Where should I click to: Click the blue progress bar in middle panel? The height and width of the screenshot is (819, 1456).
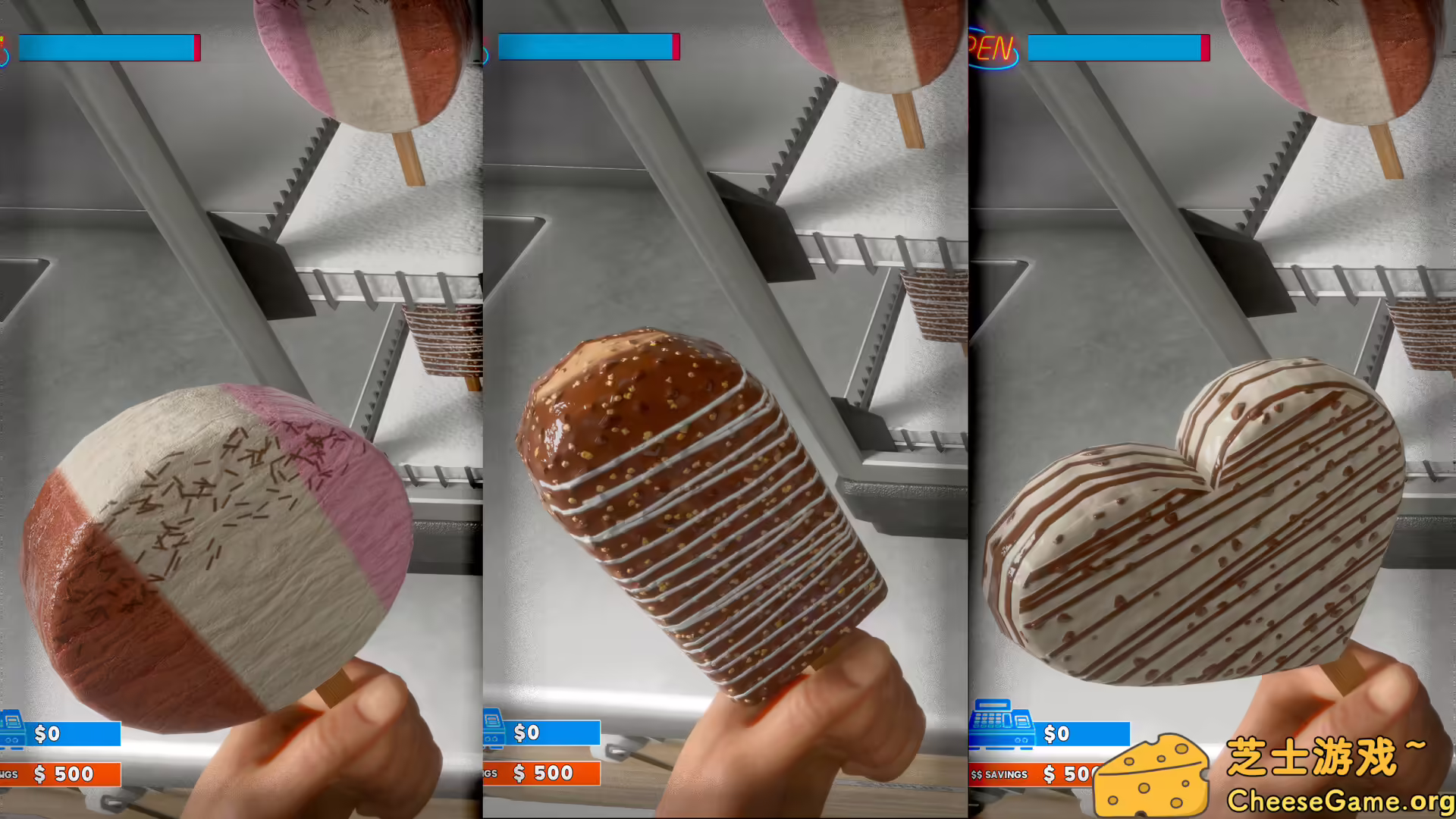(x=584, y=47)
